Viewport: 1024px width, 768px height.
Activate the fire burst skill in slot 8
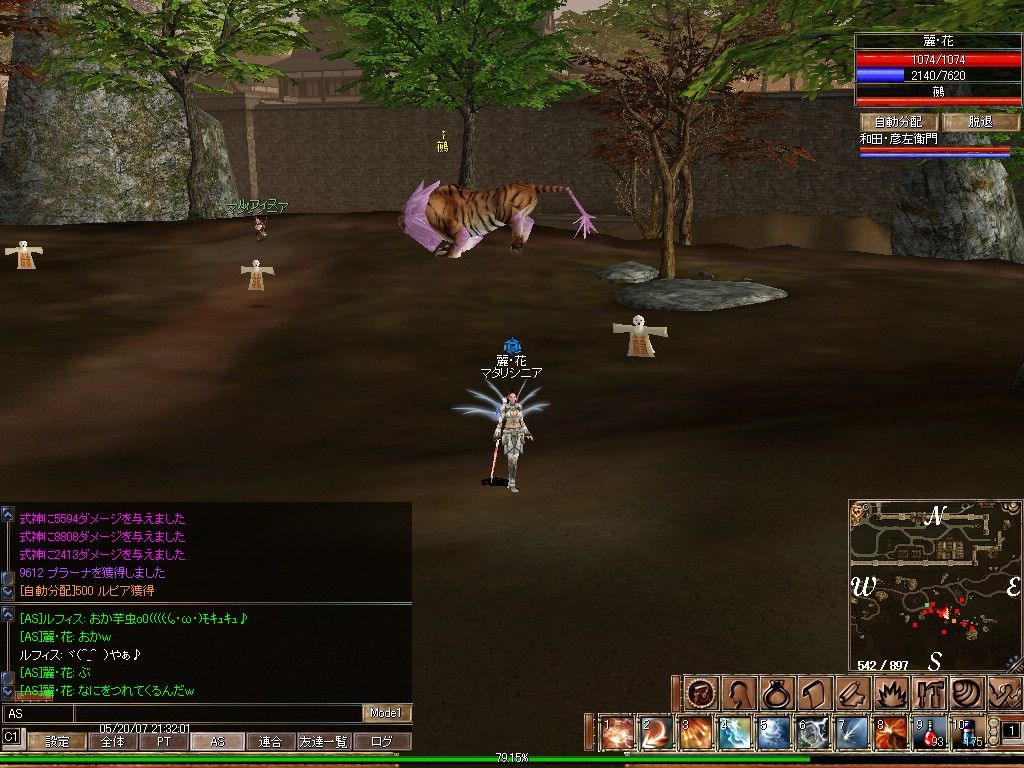(891, 733)
